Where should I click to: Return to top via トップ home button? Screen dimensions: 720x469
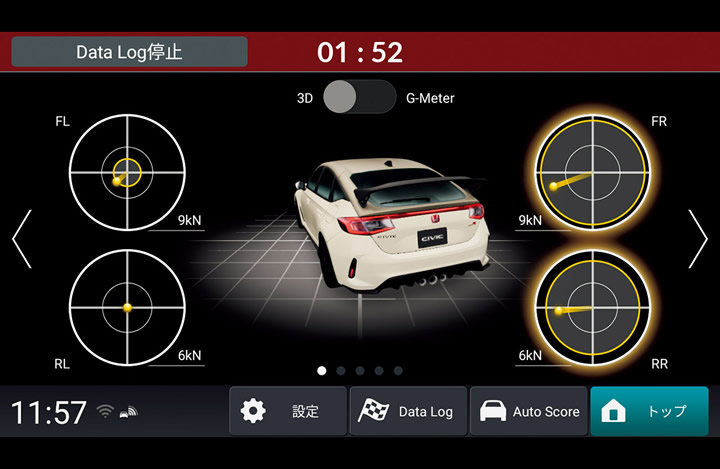pos(648,411)
